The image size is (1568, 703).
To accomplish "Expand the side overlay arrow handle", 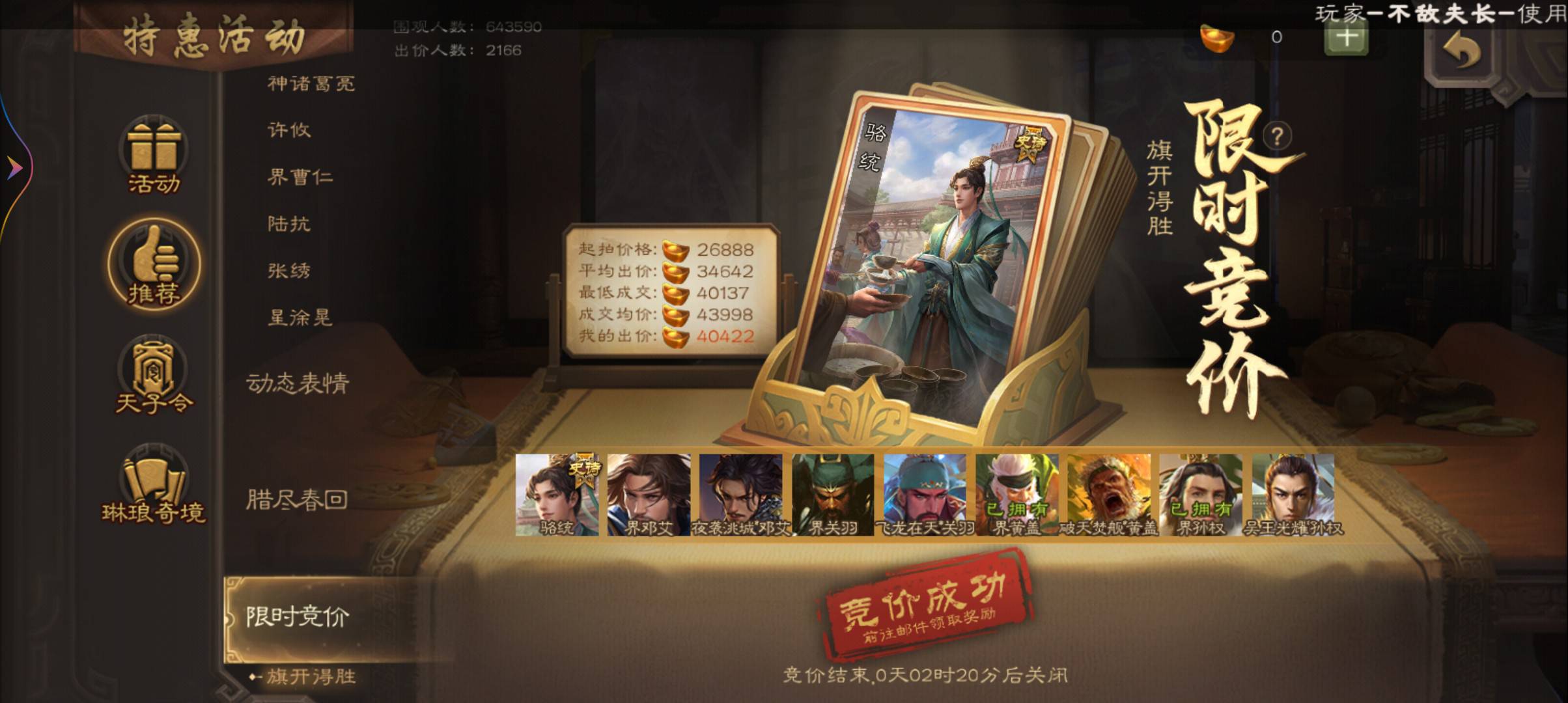I will pyautogui.click(x=14, y=169).
